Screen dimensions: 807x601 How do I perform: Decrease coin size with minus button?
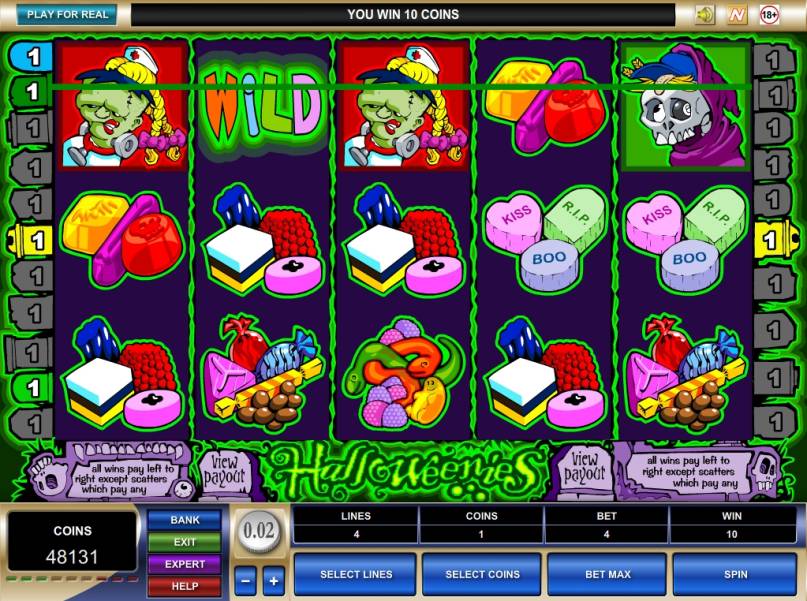pyautogui.click(x=245, y=580)
